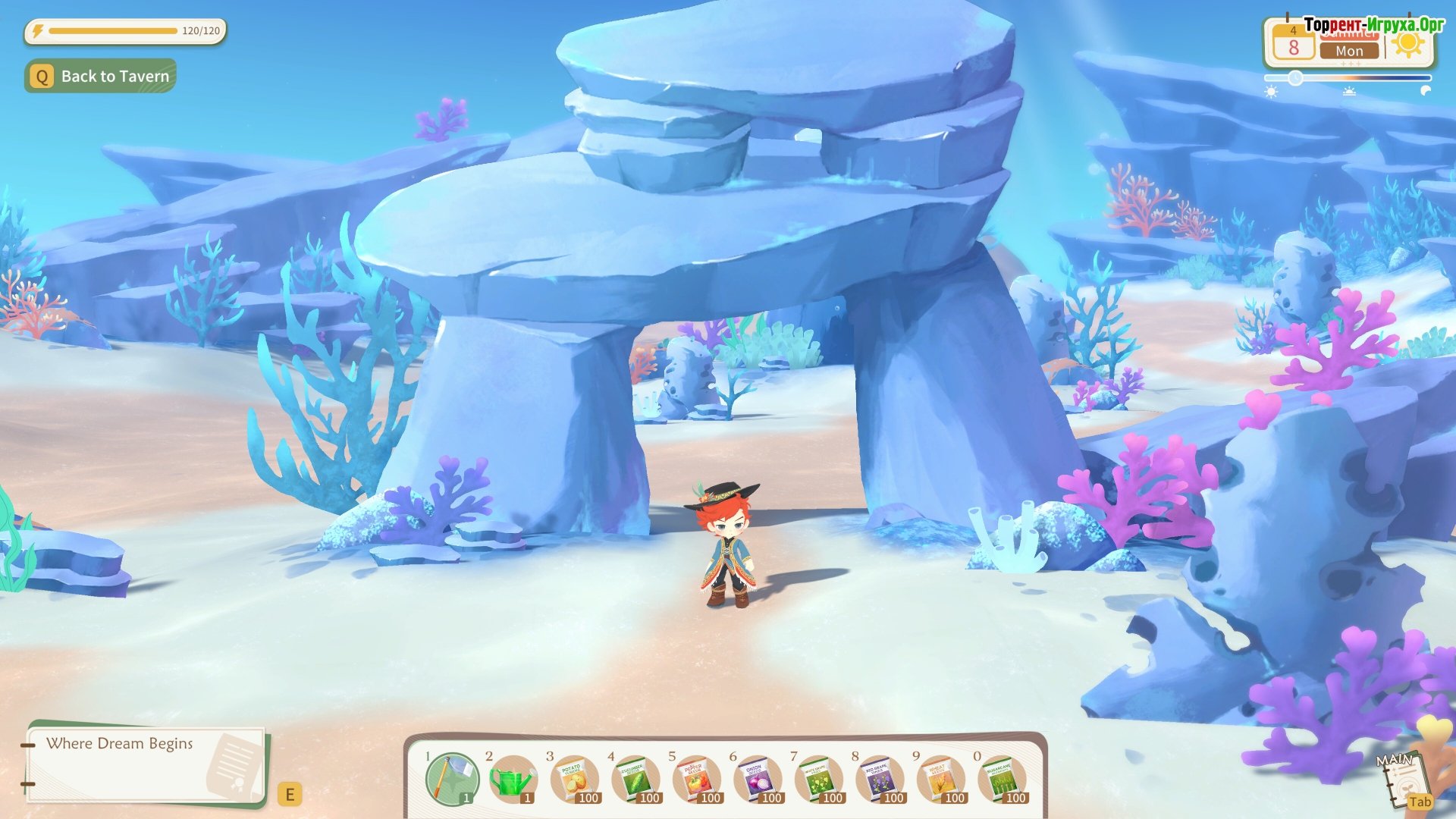The height and width of the screenshot is (819, 1456).
Task: Equip the wheat seeds slot
Action: click(940, 779)
